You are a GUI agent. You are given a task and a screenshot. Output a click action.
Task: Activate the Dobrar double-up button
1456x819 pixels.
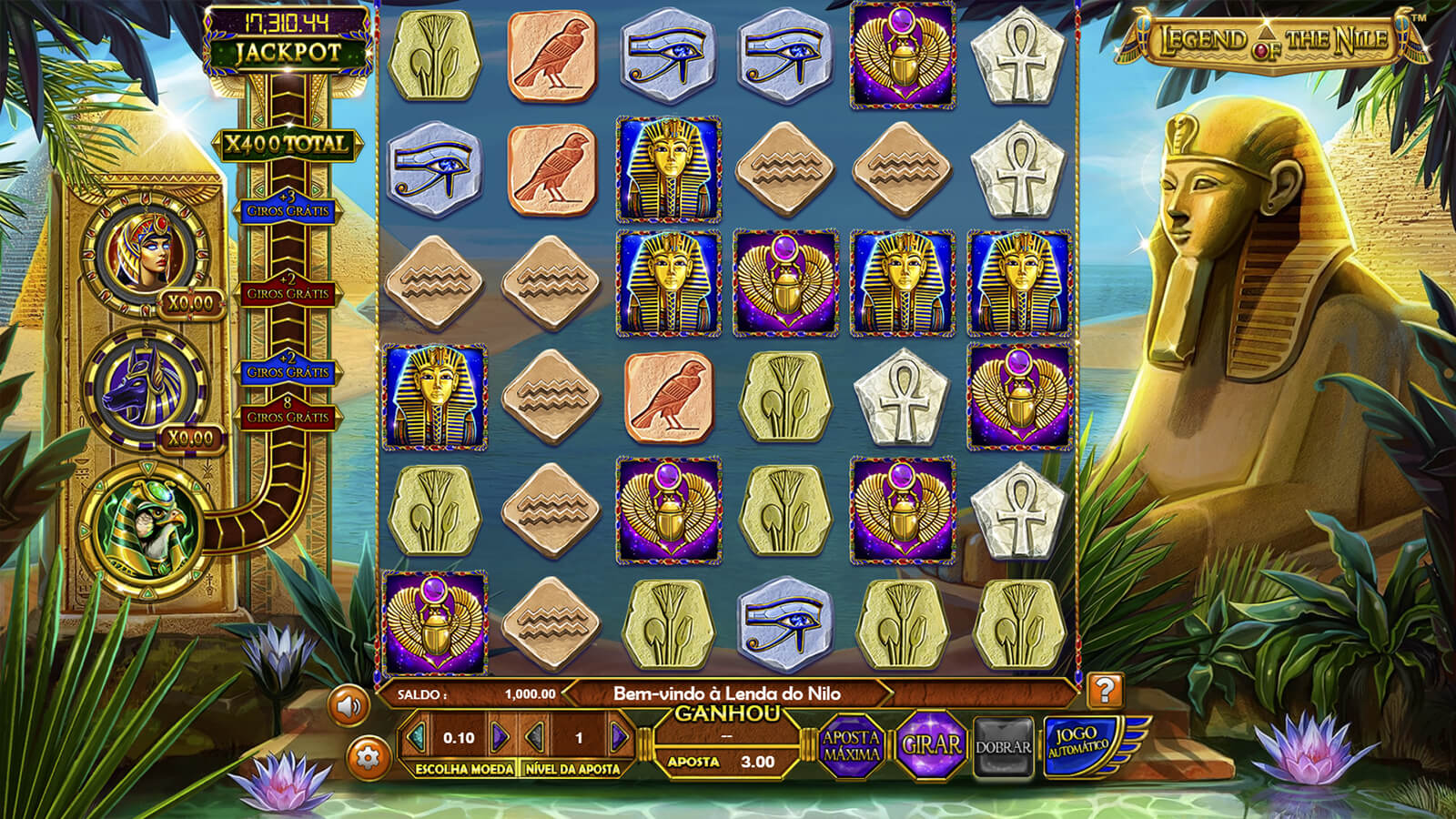pos(1003,747)
